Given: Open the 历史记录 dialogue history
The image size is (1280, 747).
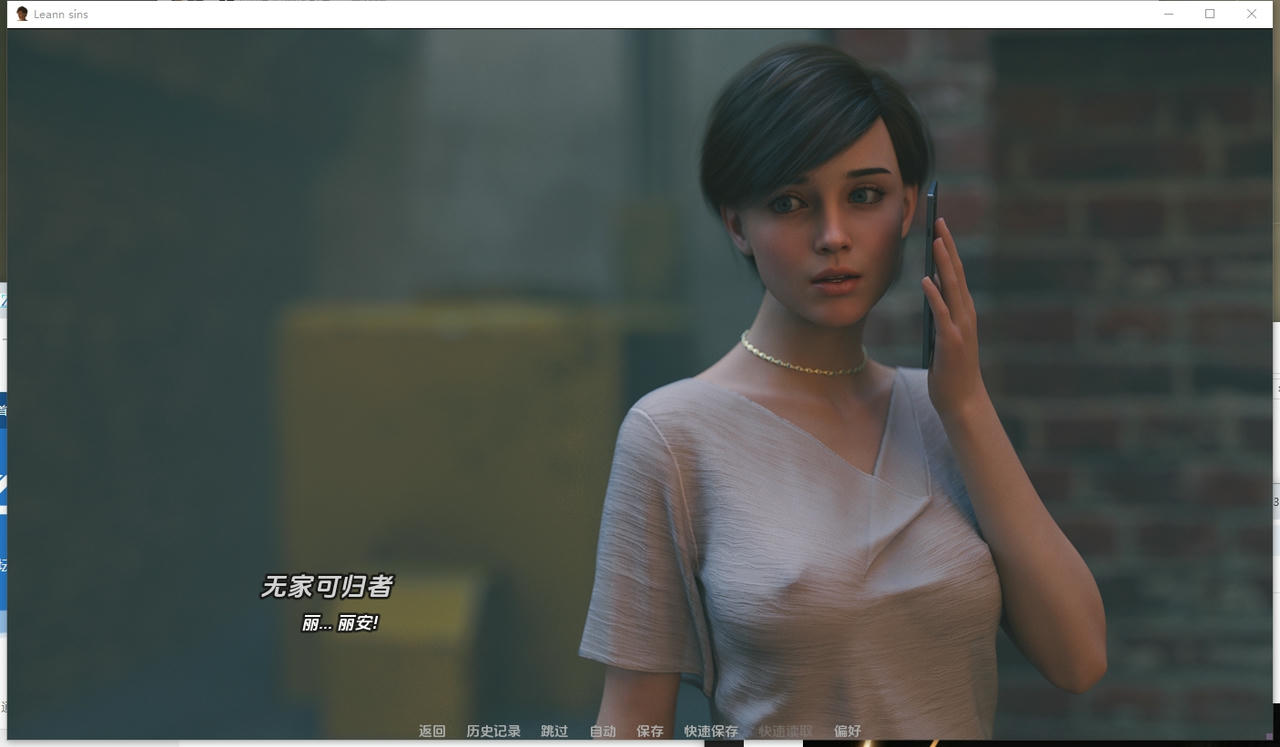Looking at the screenshot, I should pyautogui.click(x=491, y=731).
